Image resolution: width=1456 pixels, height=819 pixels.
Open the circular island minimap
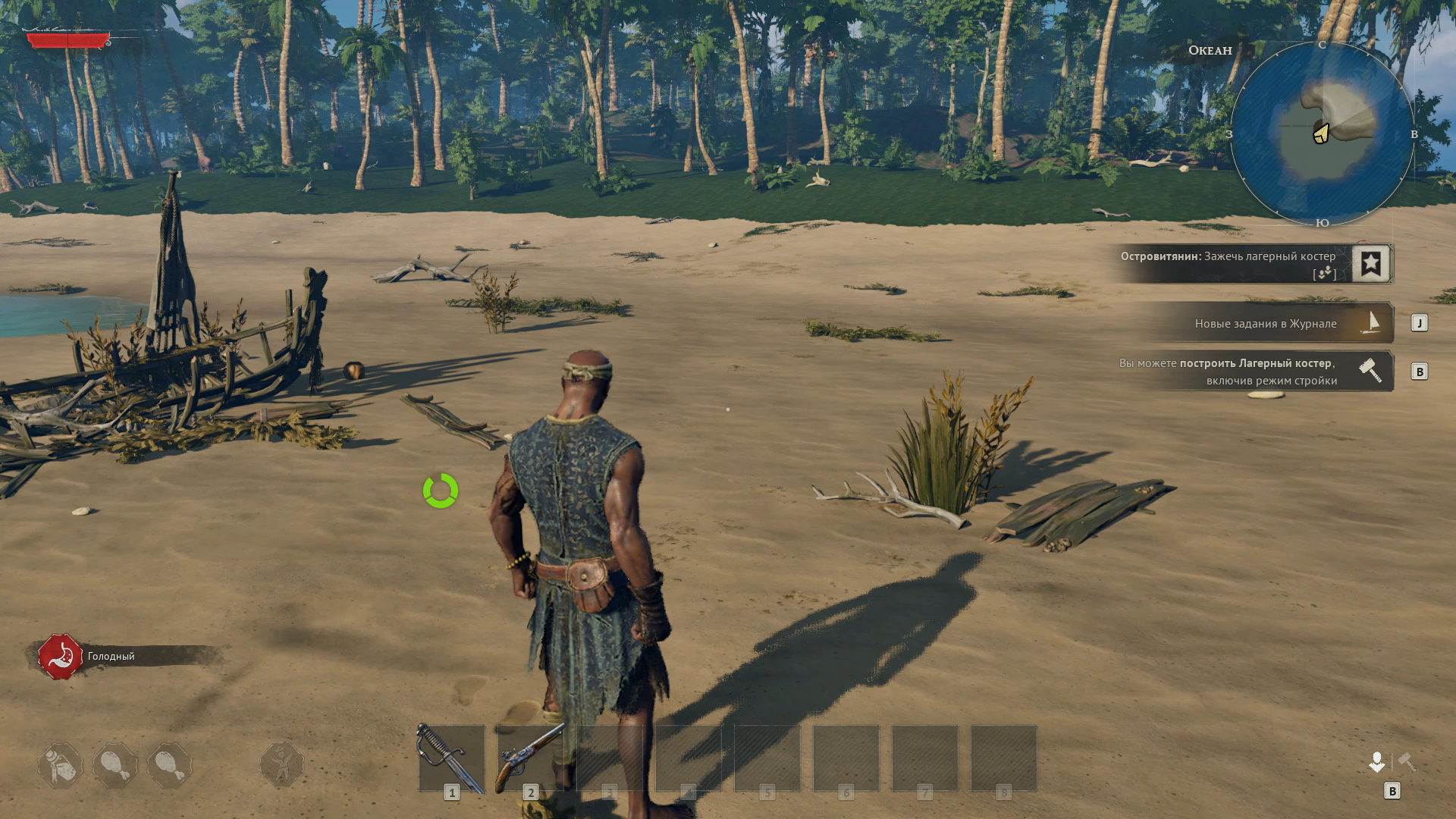click(x=1322, y=134)
